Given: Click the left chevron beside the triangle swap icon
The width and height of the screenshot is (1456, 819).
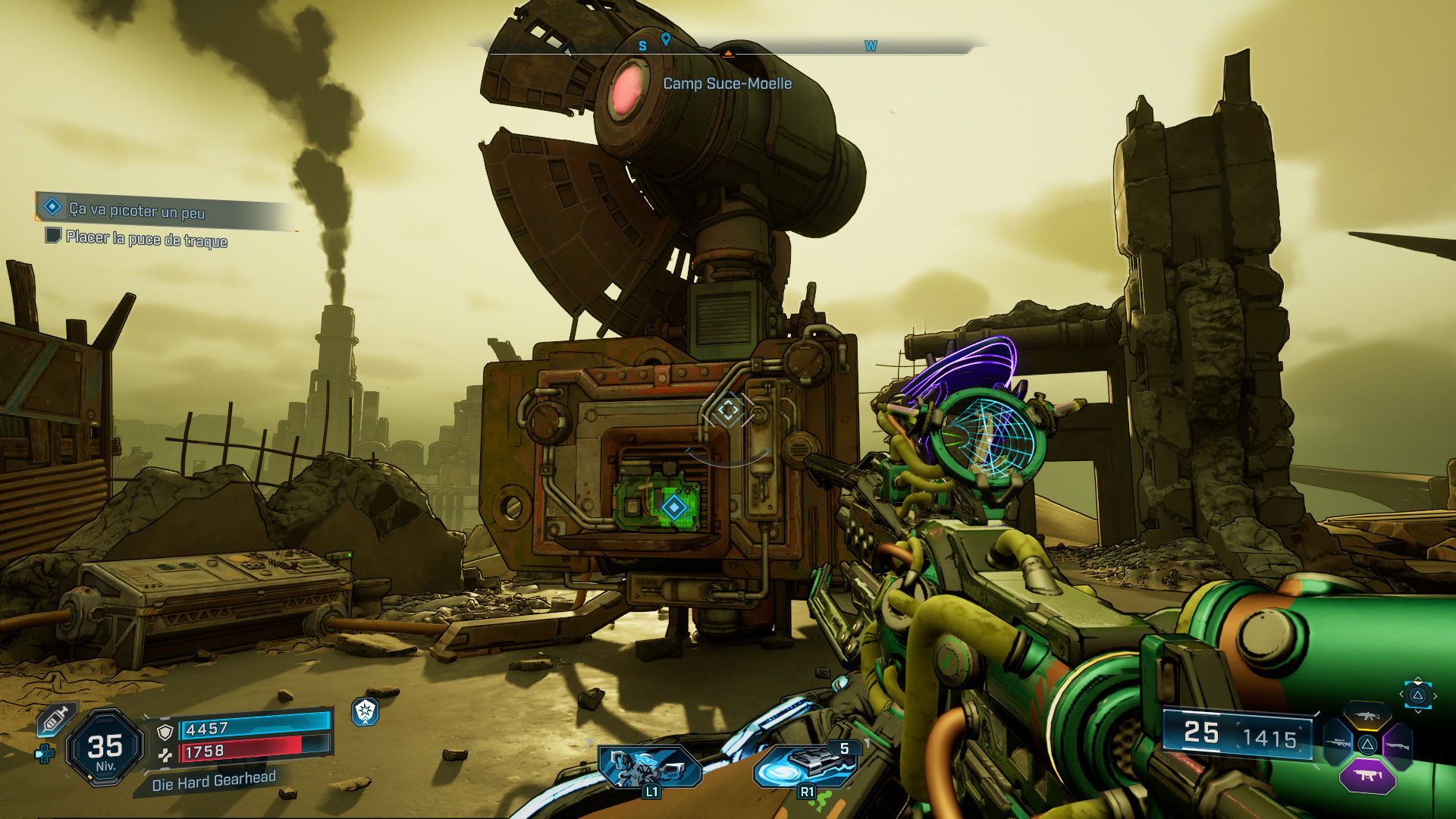Looking at the screenshot, I should 1402,694.
